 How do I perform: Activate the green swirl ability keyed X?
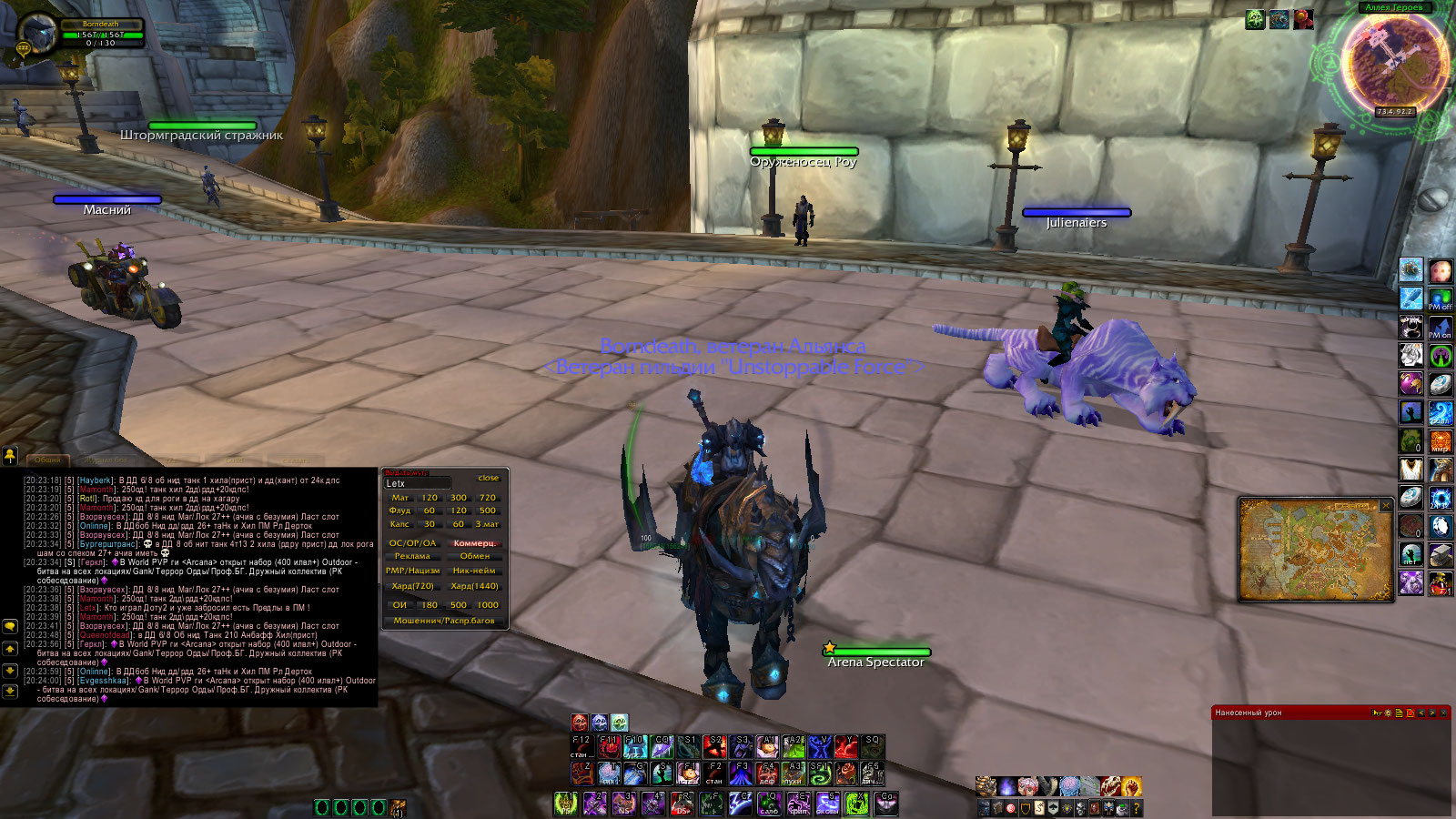pos(856,804)
